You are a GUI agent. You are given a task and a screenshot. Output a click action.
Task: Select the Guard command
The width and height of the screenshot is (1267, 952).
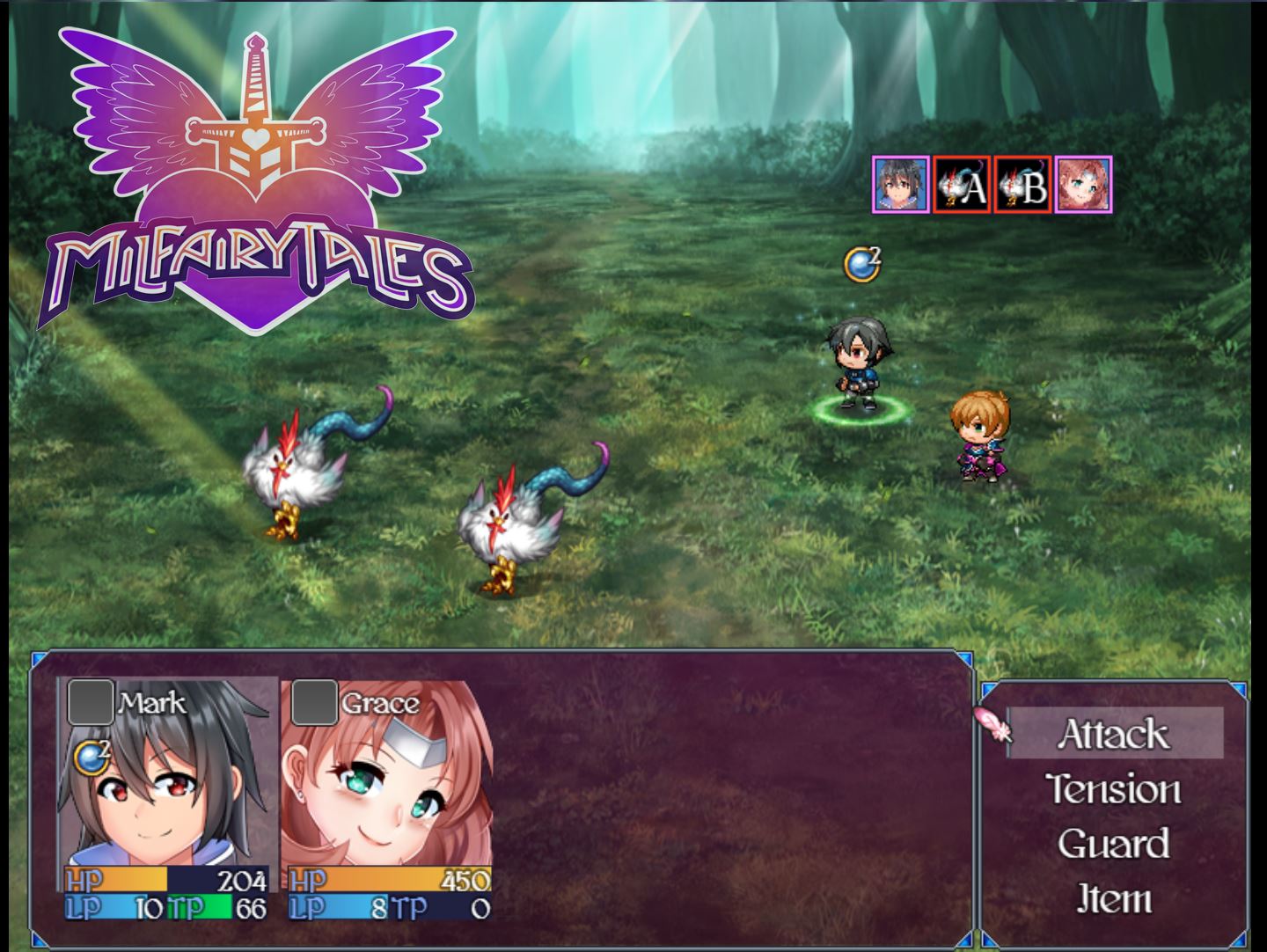(x=1114, y=844)
